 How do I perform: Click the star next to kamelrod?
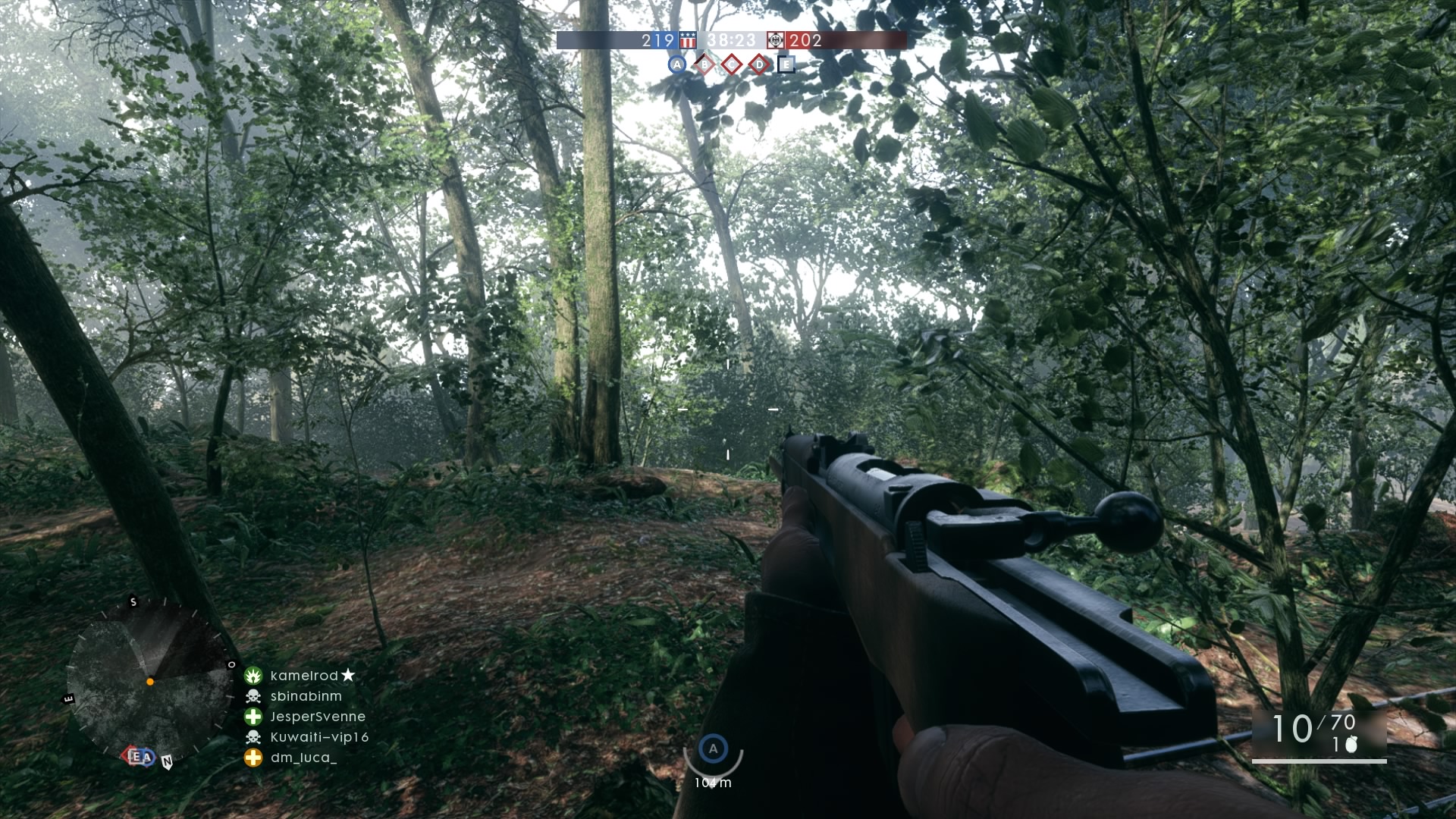pyautogui.click(x=347, y=675)
